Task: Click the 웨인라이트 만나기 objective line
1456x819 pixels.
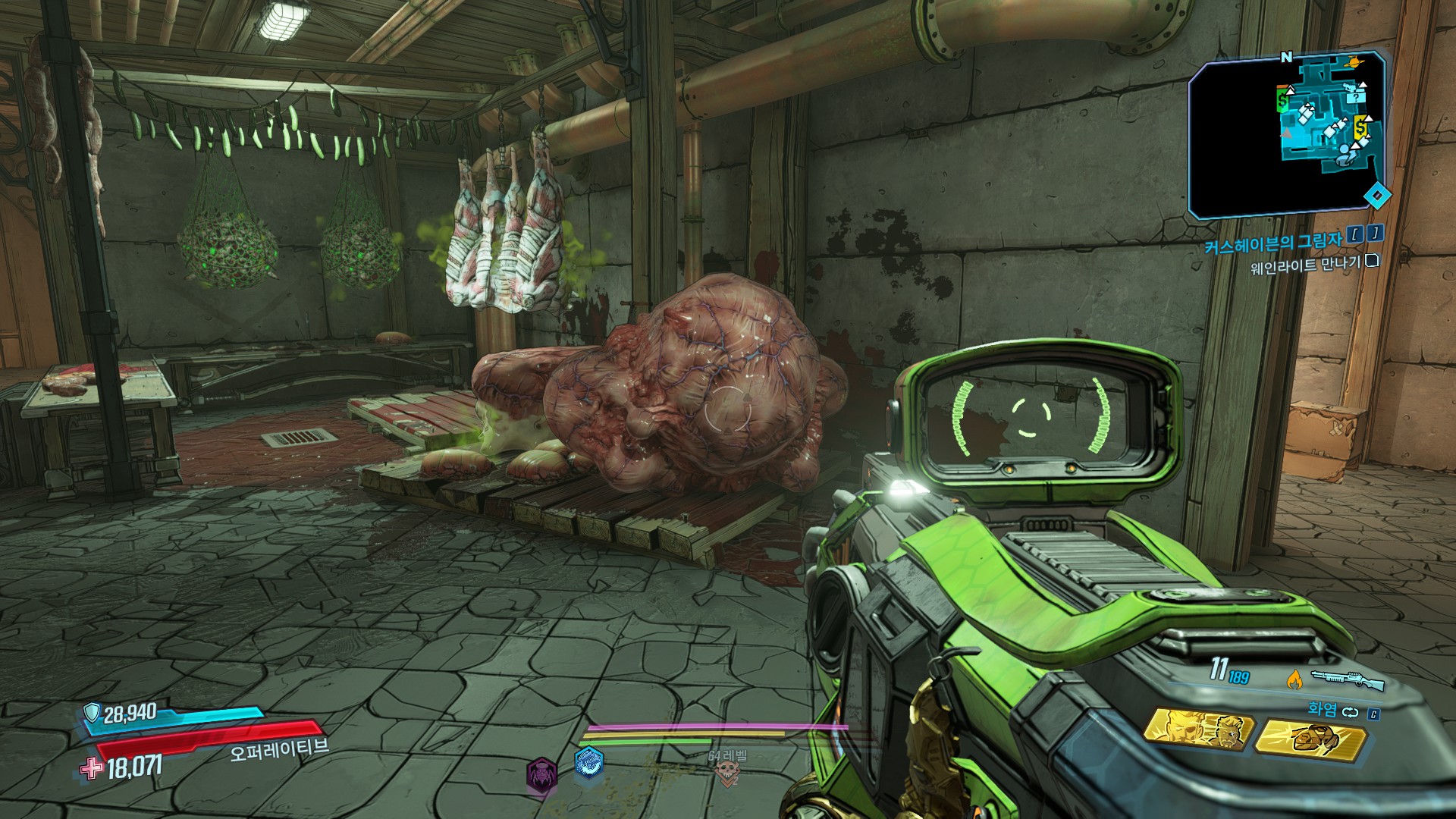Action: tap(1305, 265)
